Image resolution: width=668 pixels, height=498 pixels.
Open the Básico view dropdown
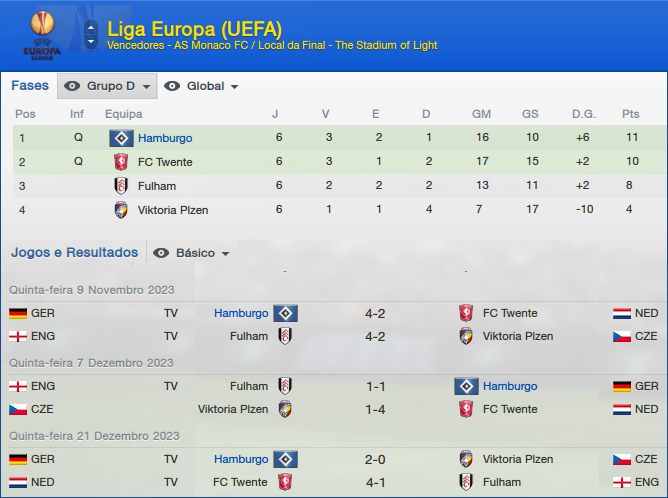192,253
